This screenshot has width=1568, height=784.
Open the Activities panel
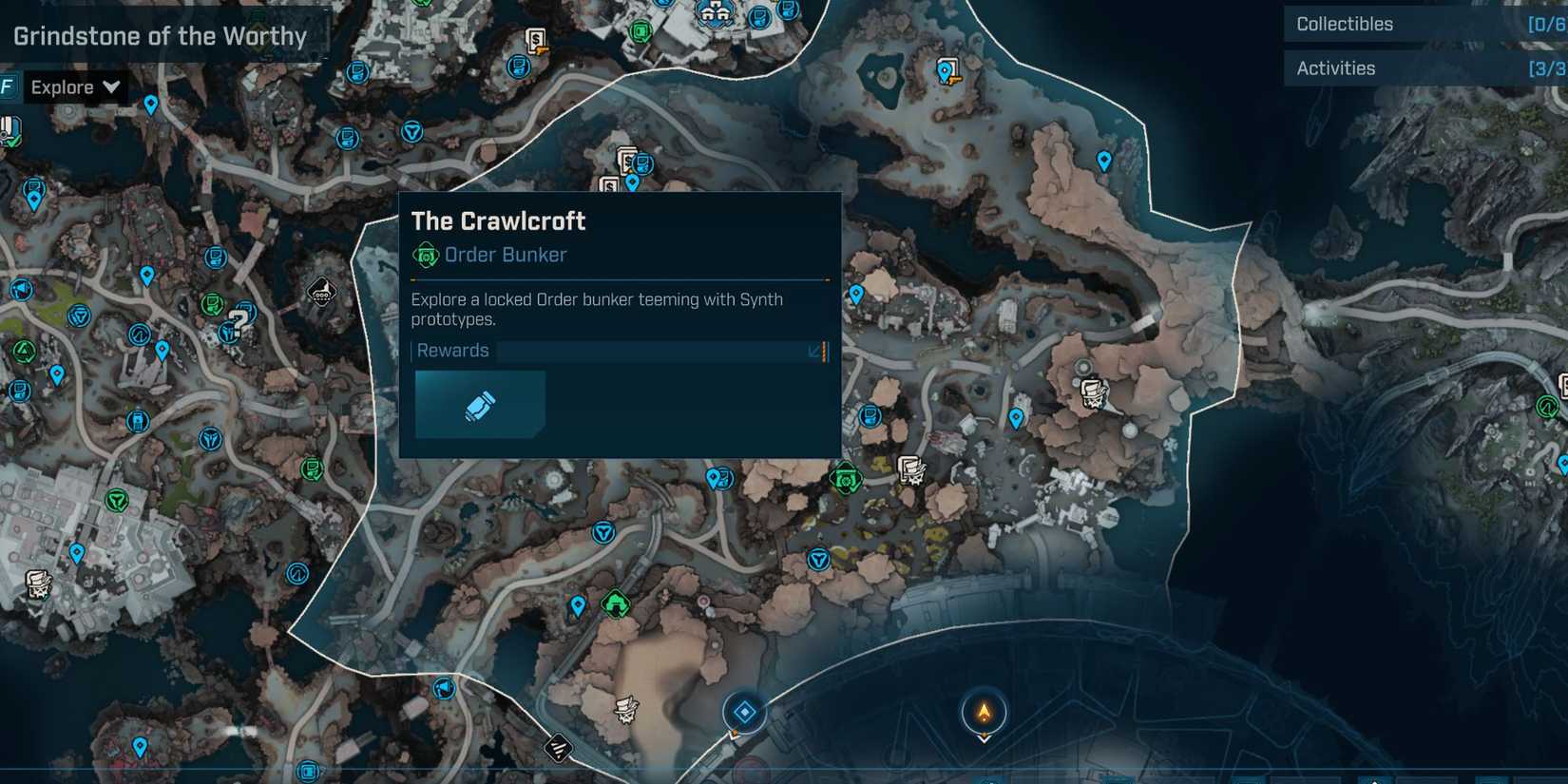tap(1336, 67)
